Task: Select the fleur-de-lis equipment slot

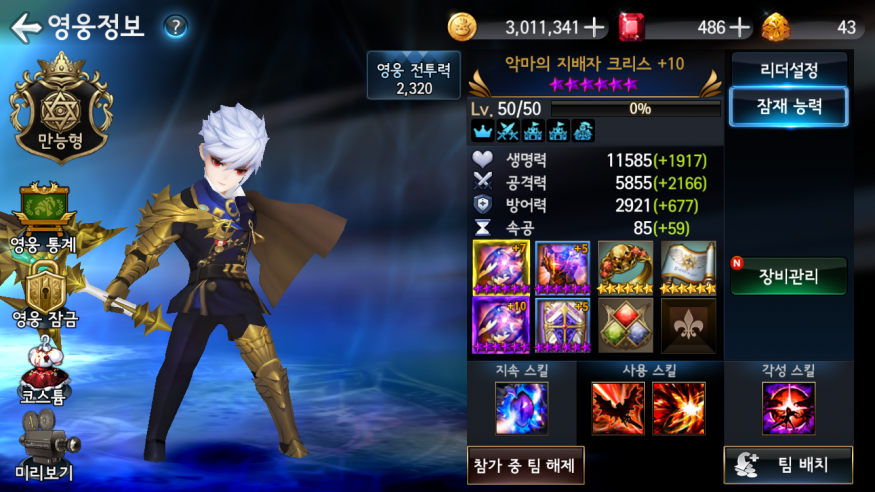Action: [688, 325]
